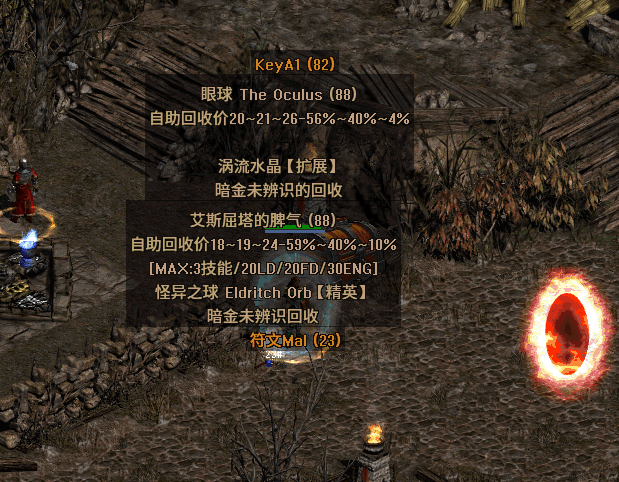This screenshot has width=619, height=482.
Task: Select The Oculus item drop label
Action: (x=279, y=95)
